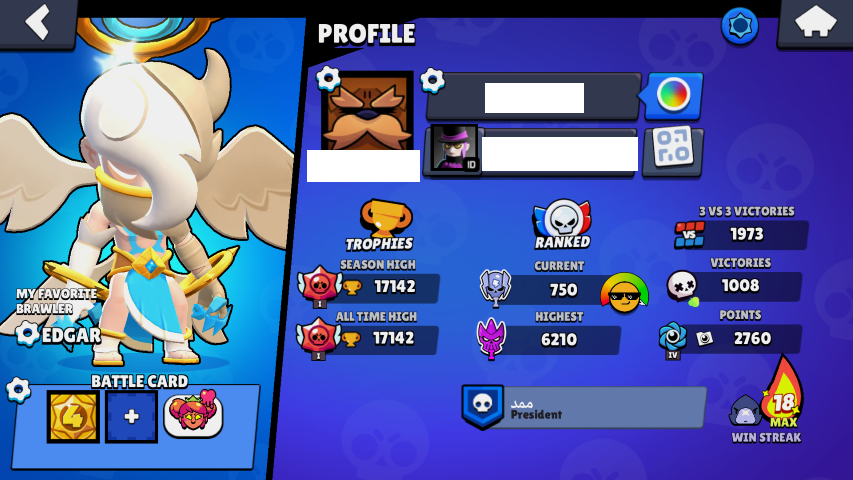Image resolution: width=853 pixels, height=480 pixels.
Task: Open the blue hexagon settings icon
Action: (x=739, y=26)
